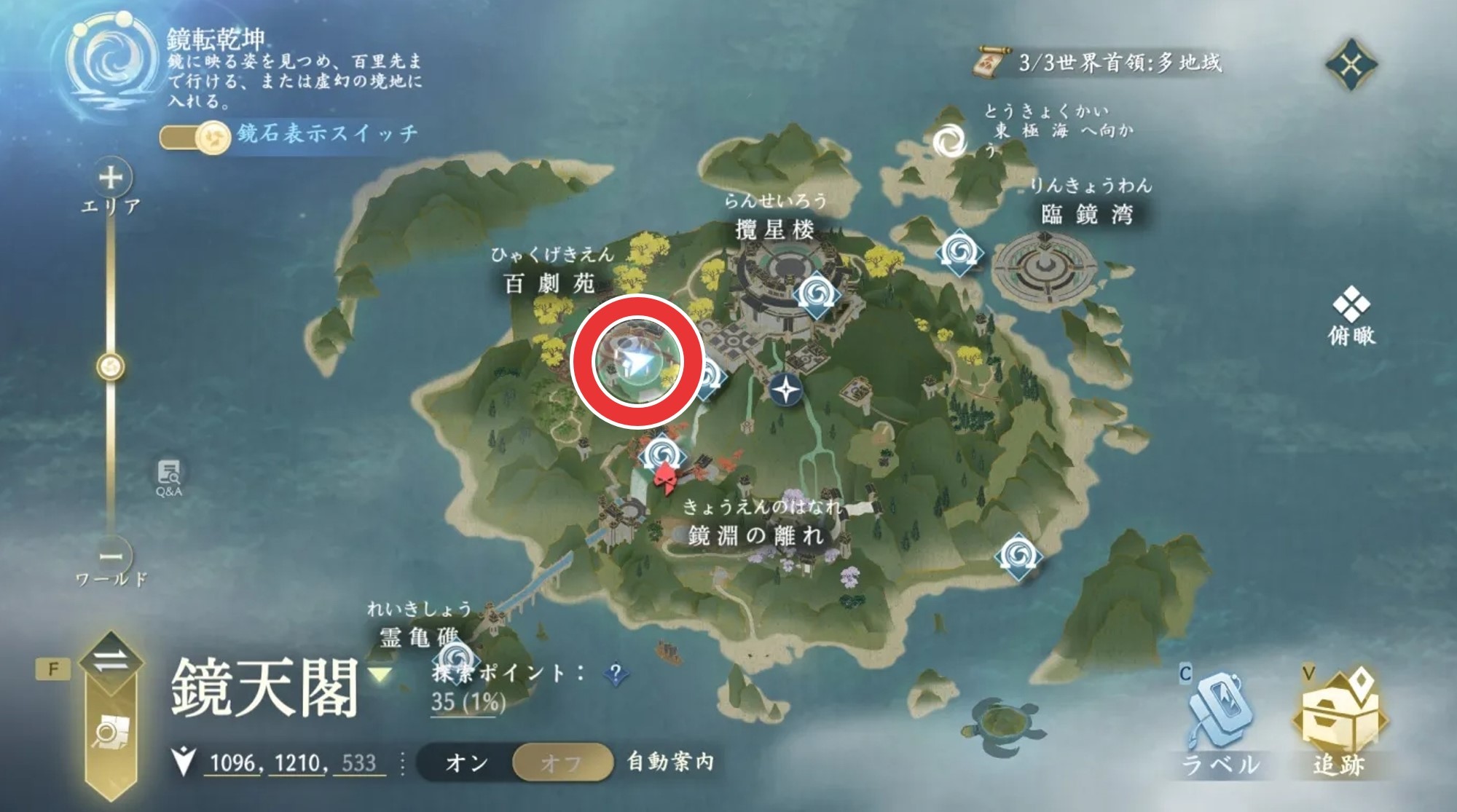Close the map with the top-right X
This screenshot has width=1457, height=812.
tap(1351, 66)
